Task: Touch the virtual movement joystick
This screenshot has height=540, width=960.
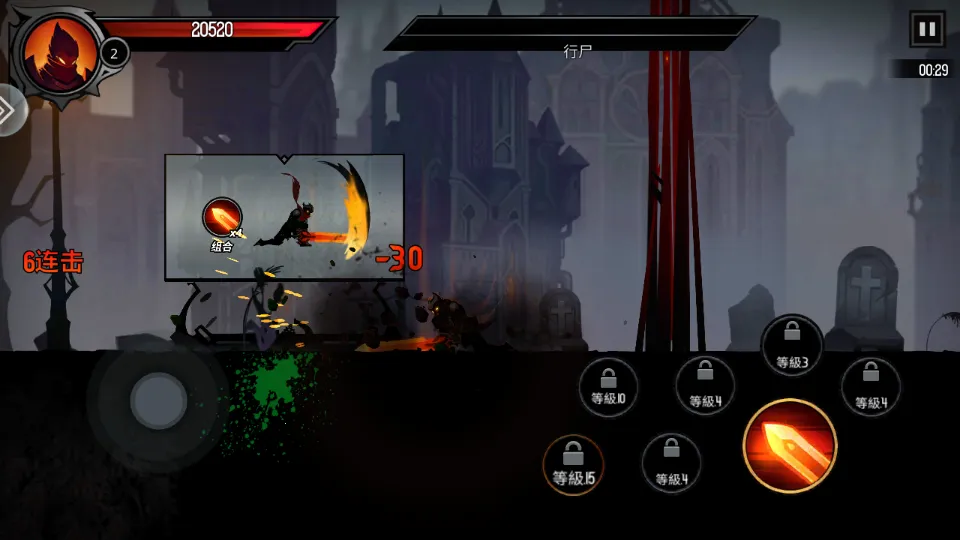Action: [x=158, y=402]
